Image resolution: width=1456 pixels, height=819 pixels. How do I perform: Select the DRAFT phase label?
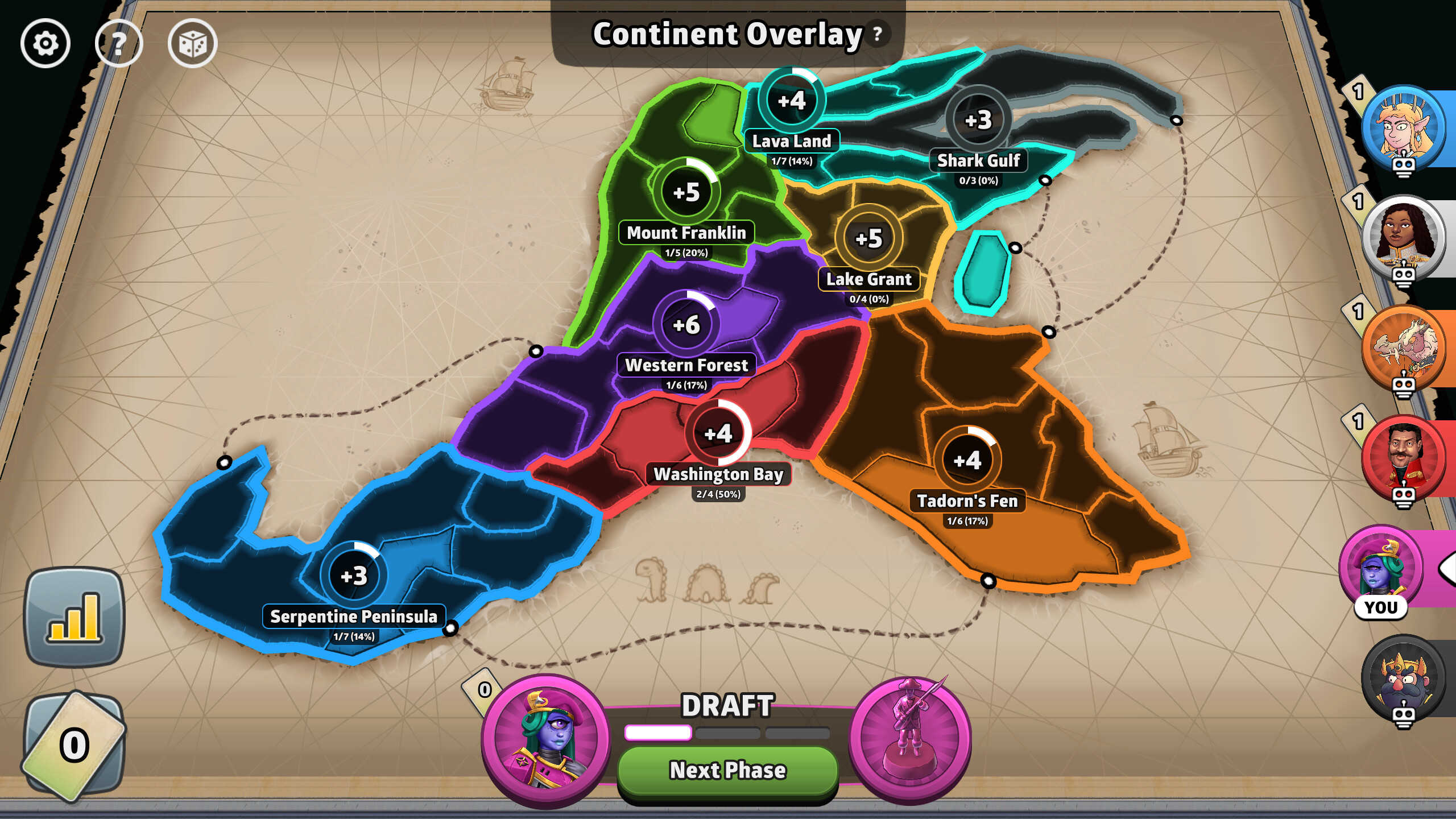[x=728, y=707]
